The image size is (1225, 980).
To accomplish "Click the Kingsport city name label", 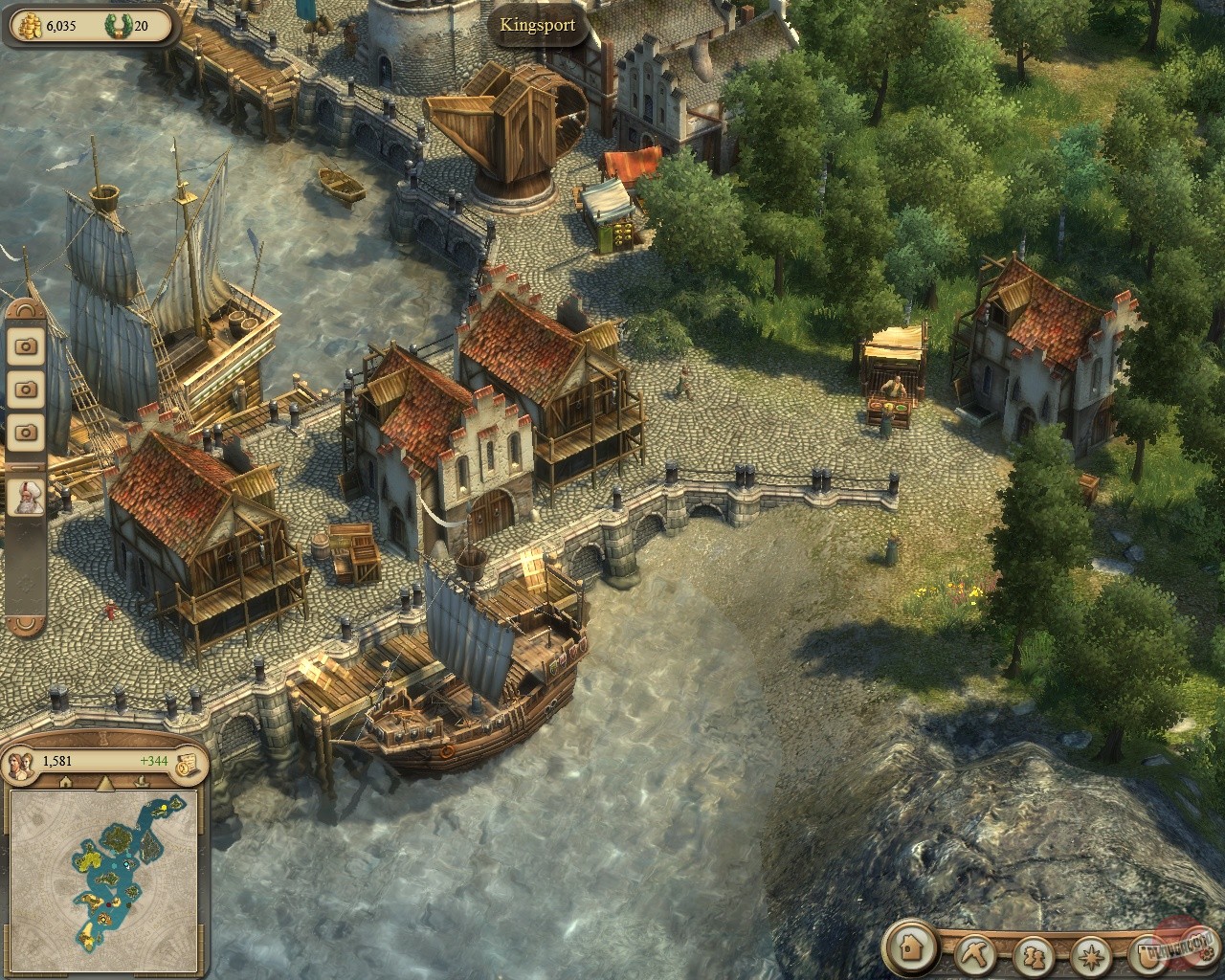I will pyautogui.click(x=537, y=25).
